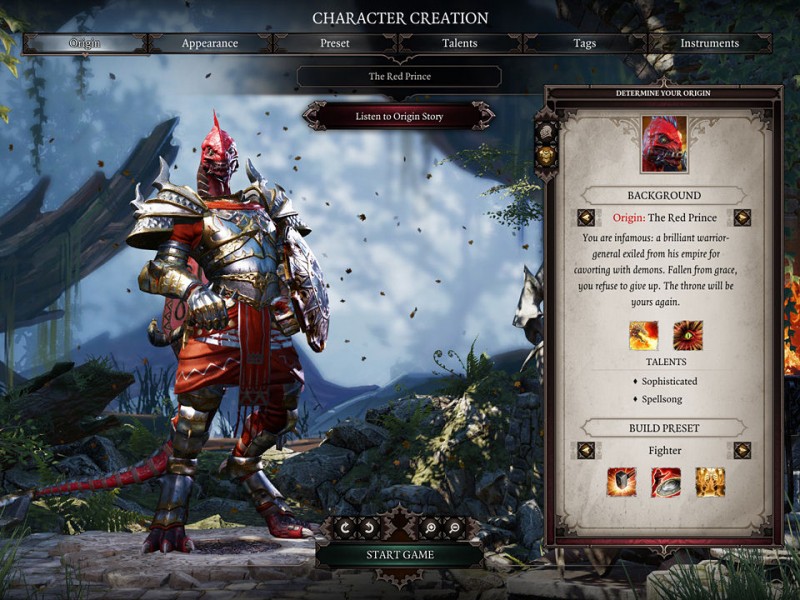Select the next build preset arrow
The width and height of the screenshot is (800, 600).
click(742, 451)
